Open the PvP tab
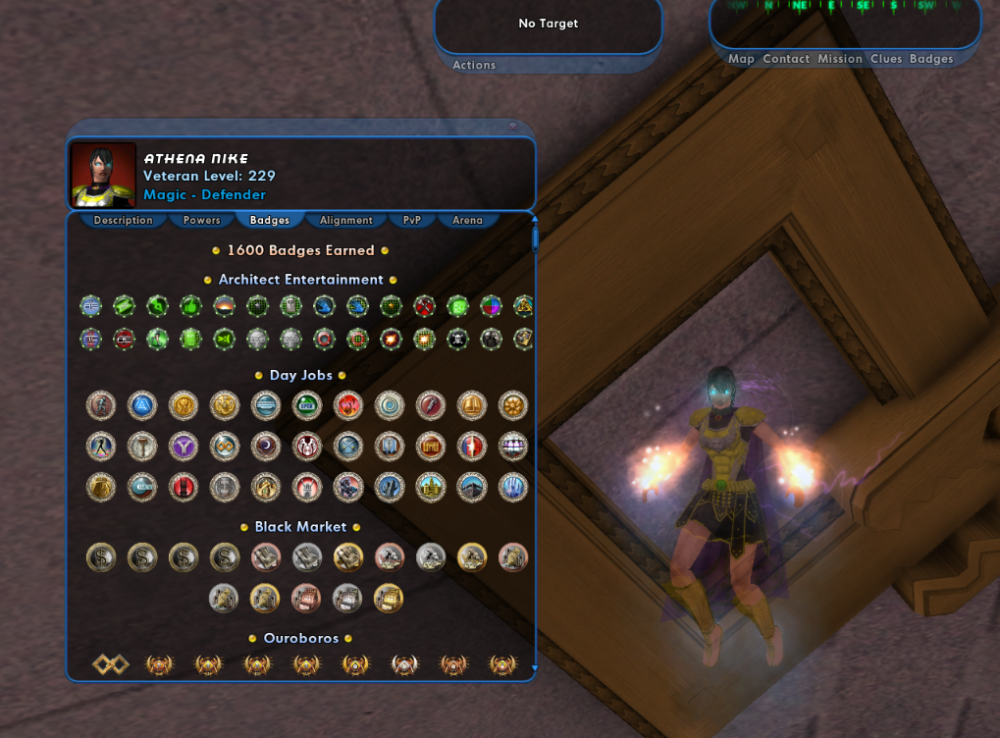This screenshot has height=738, width=1000. tap(412, 220)
